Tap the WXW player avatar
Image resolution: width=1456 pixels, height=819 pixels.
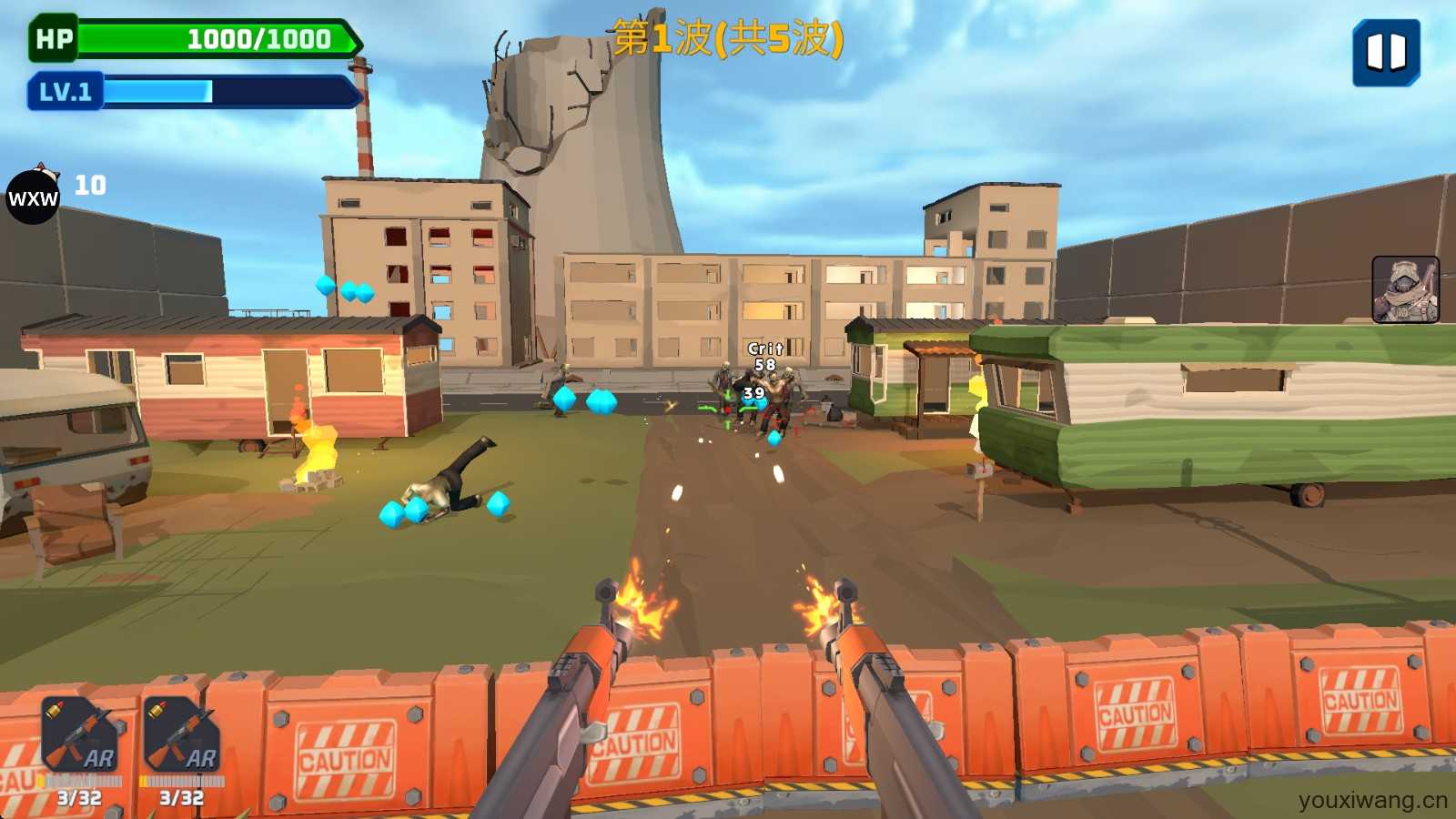tap(33, 197)
